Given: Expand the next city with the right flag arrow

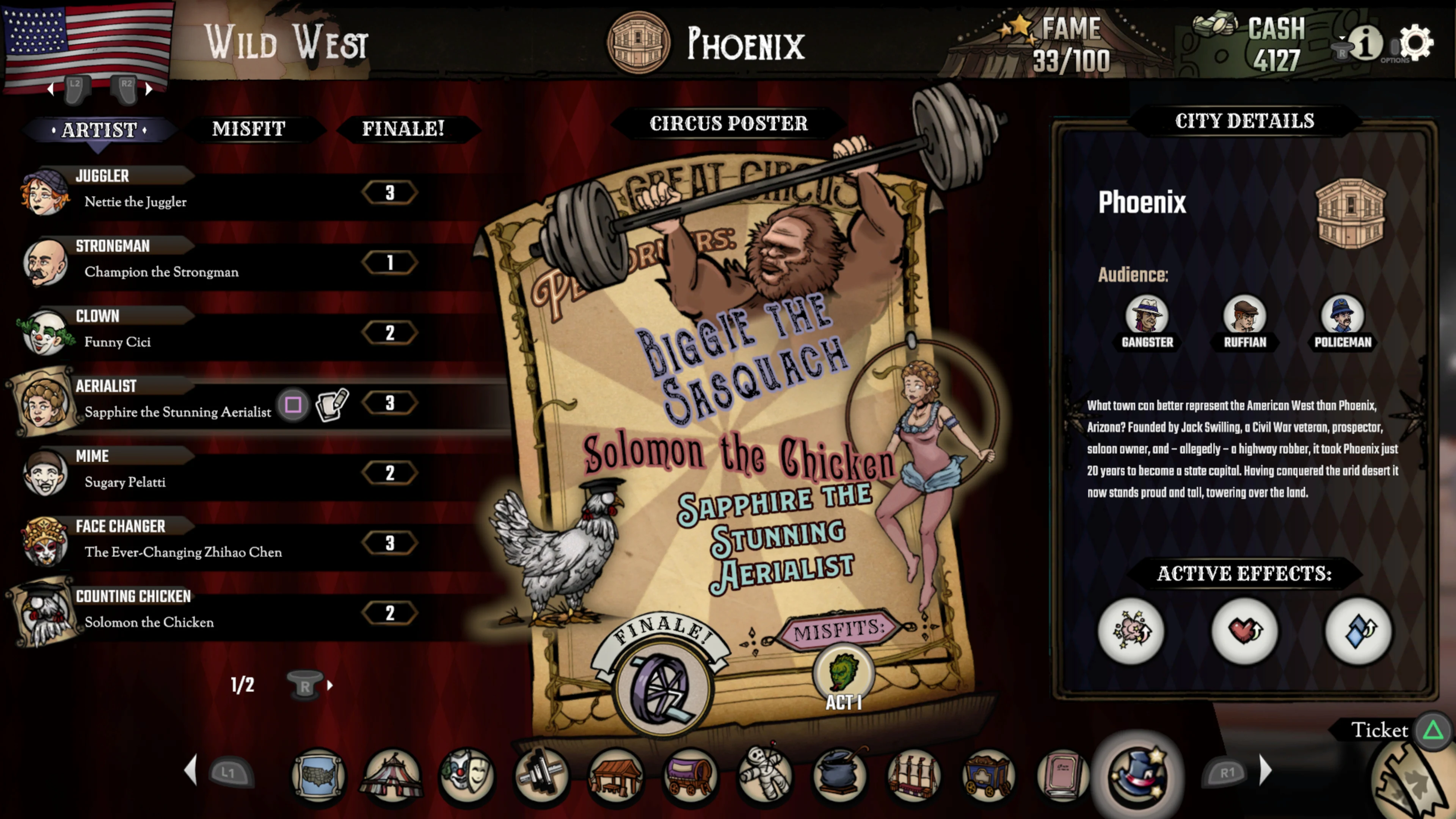Looking at the screenshot, I should coord(149,89).
